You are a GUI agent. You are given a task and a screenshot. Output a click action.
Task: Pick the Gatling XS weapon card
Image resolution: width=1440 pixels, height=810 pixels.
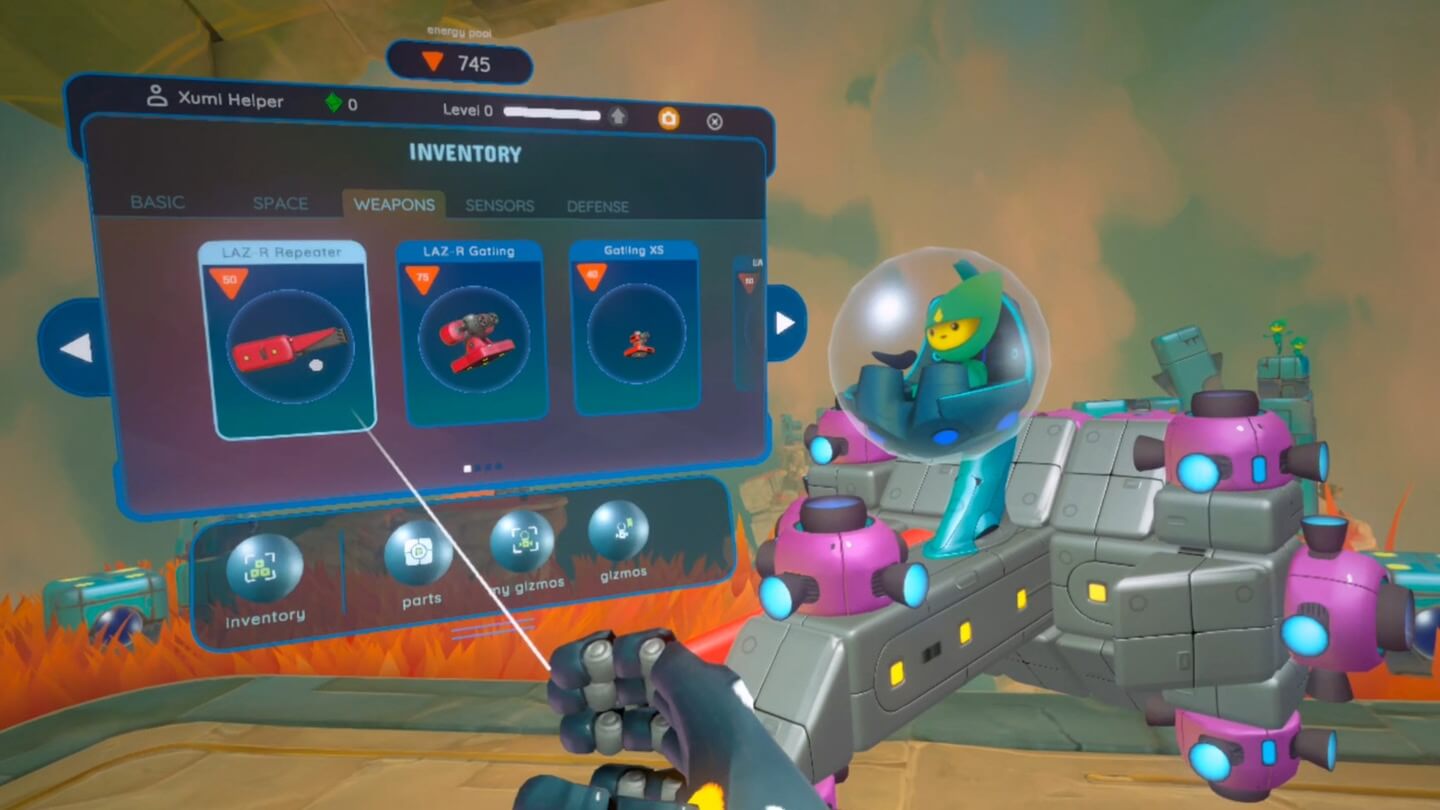(x=634, y=328)
